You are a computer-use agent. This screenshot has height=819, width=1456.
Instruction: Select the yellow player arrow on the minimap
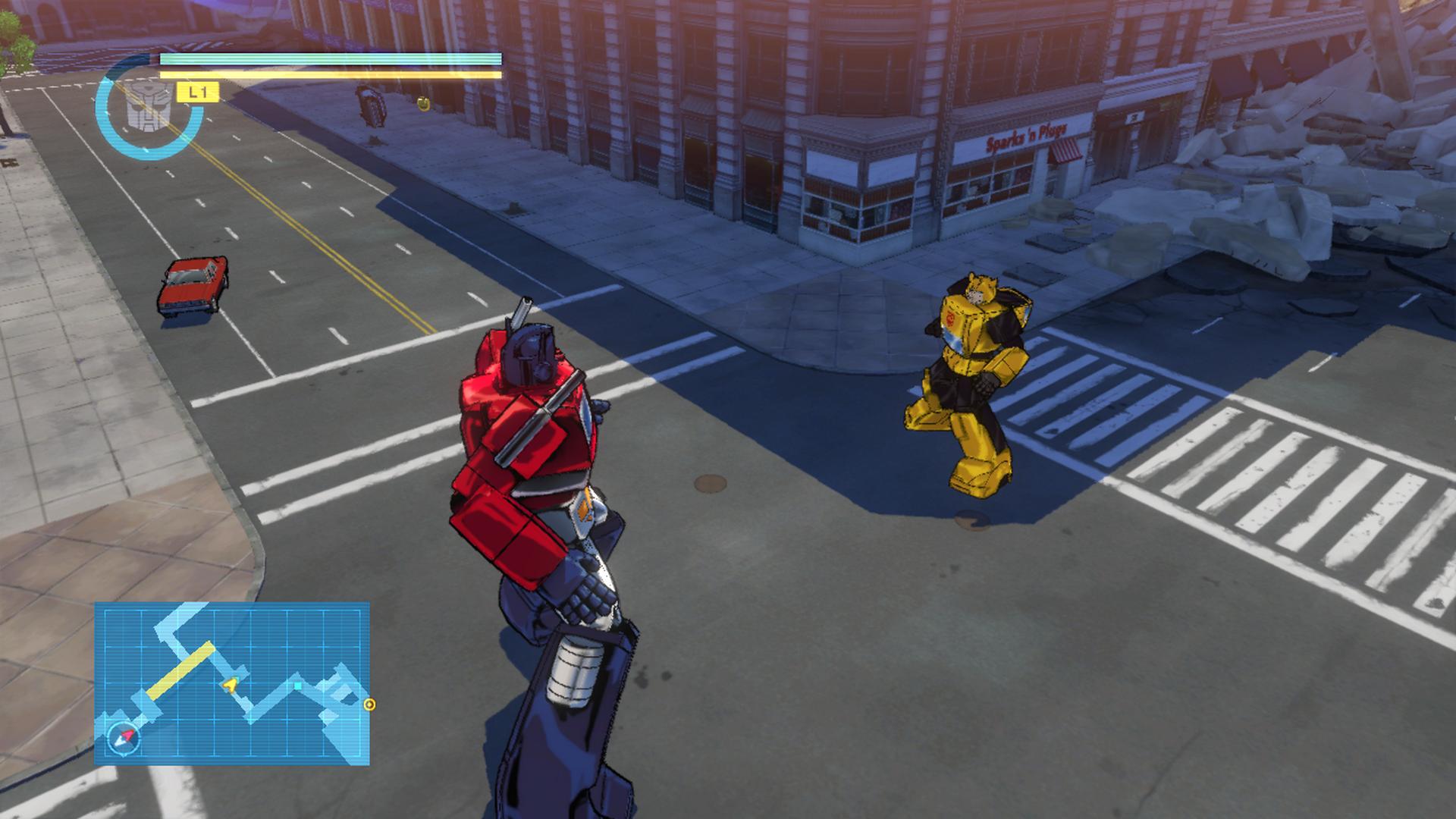coord(231,685)
